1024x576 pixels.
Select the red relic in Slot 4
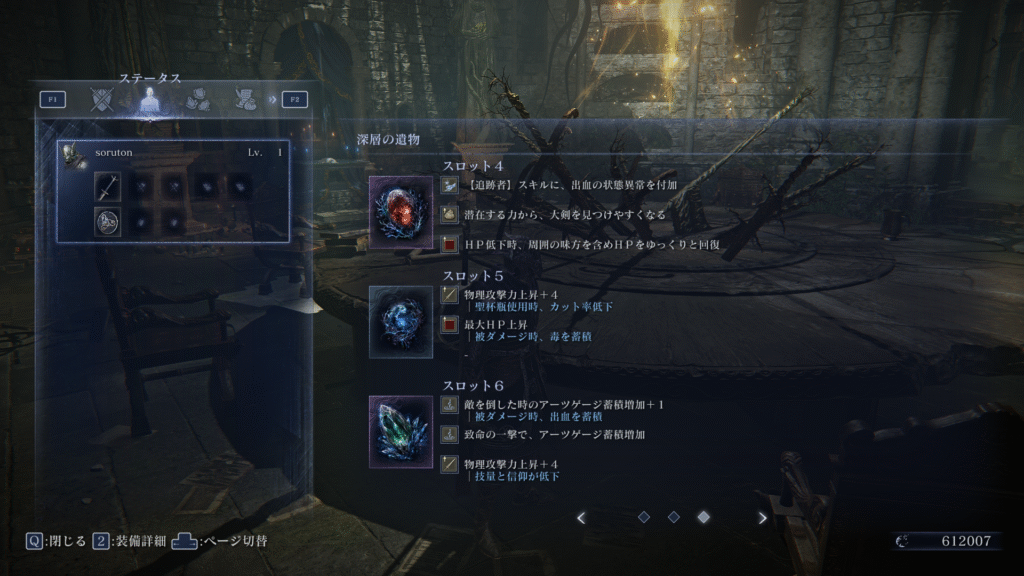click(401, 212)
